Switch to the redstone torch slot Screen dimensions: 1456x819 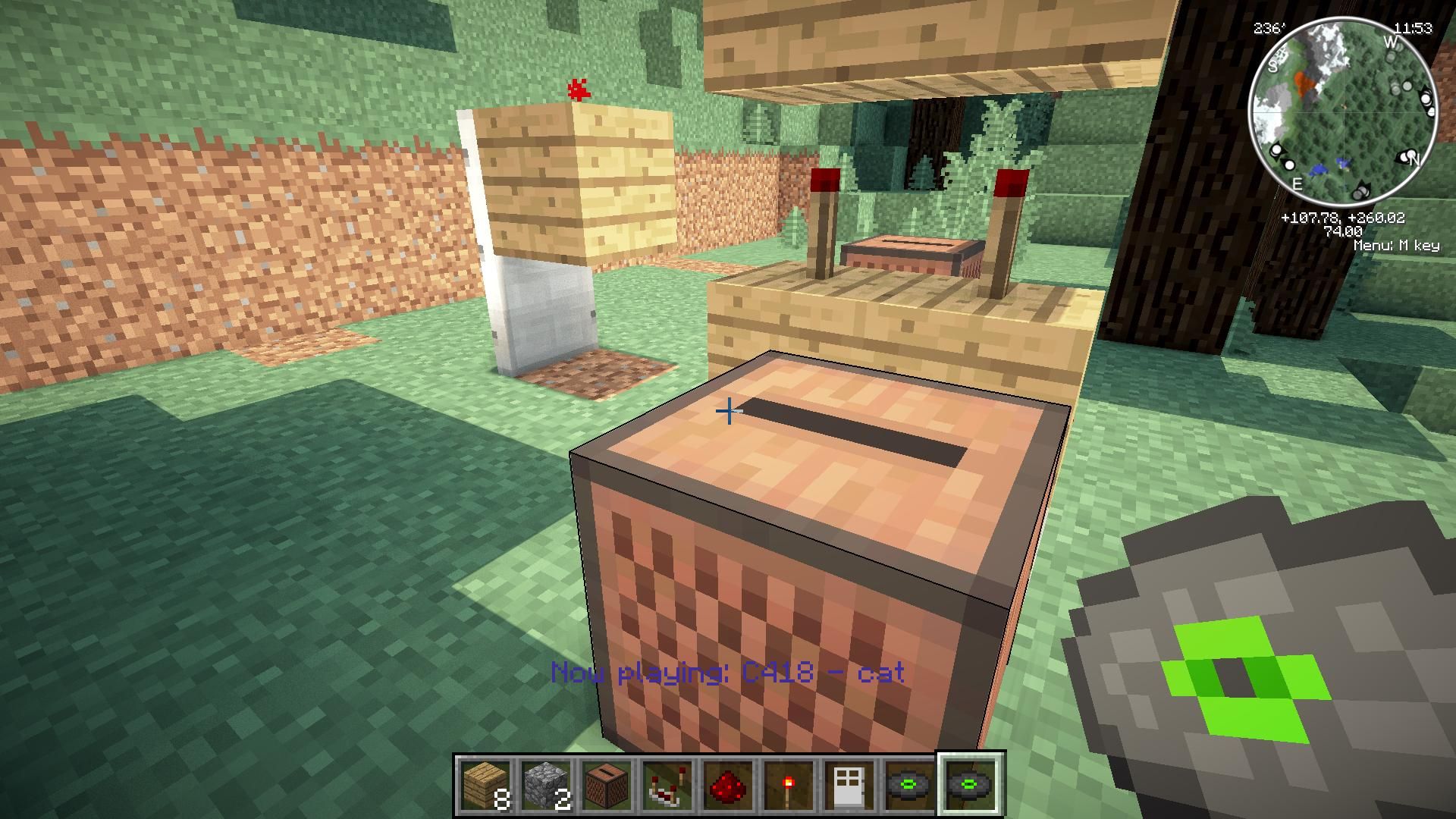[789, 786]
